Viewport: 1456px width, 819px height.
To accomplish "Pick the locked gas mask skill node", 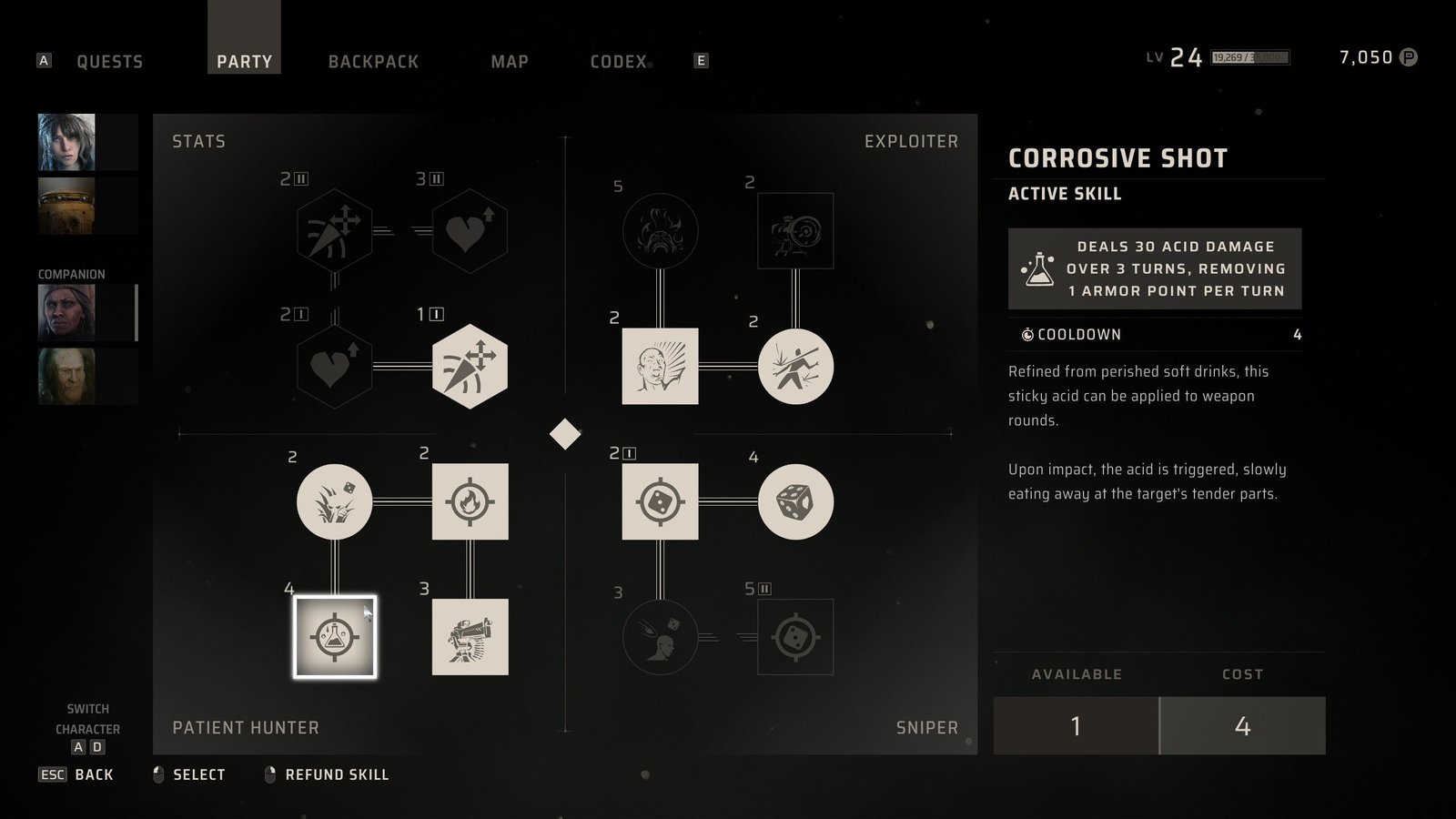I will click(x=660, y=231).
